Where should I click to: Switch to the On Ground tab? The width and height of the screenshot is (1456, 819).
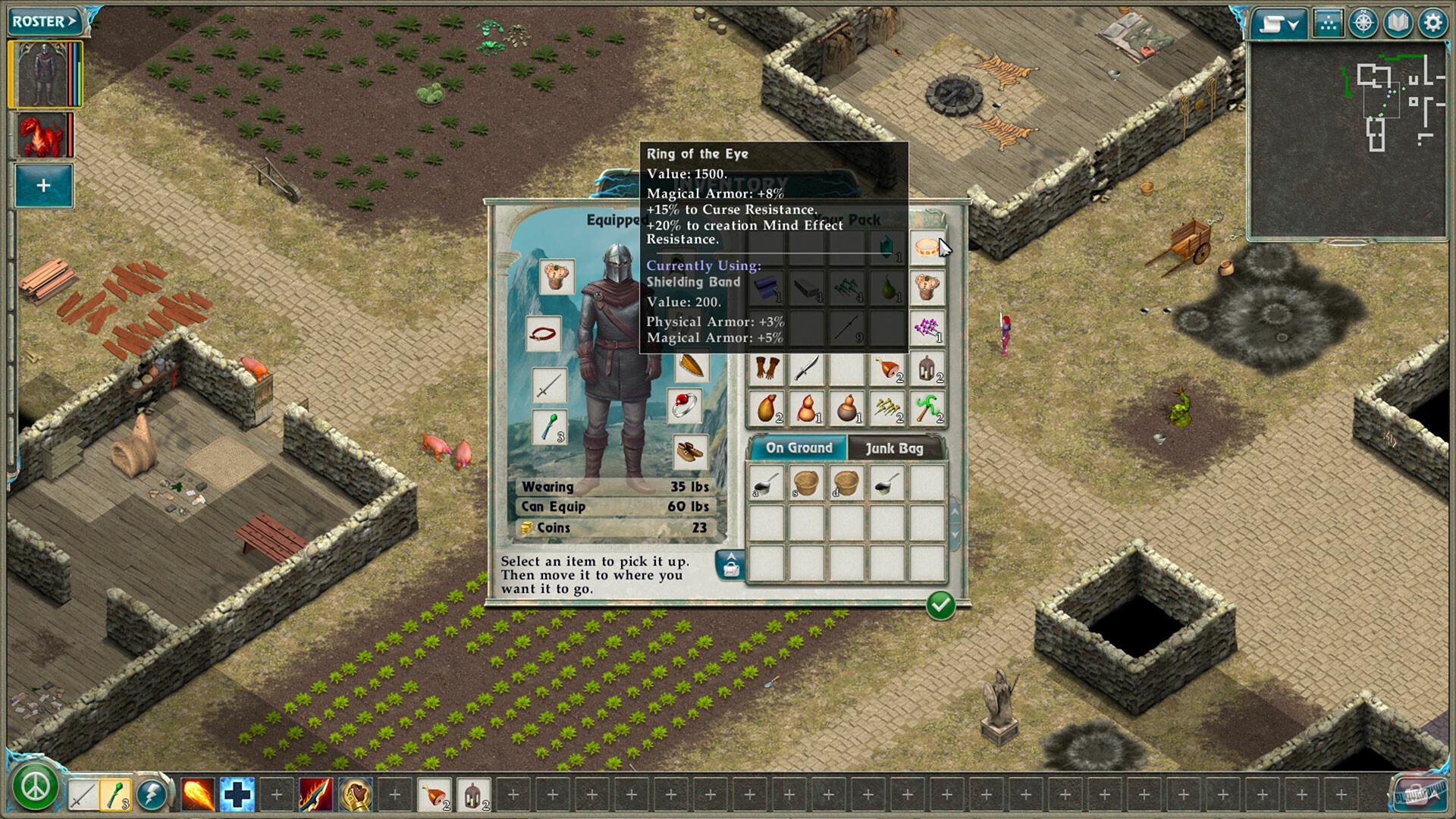tap(799, 448)
